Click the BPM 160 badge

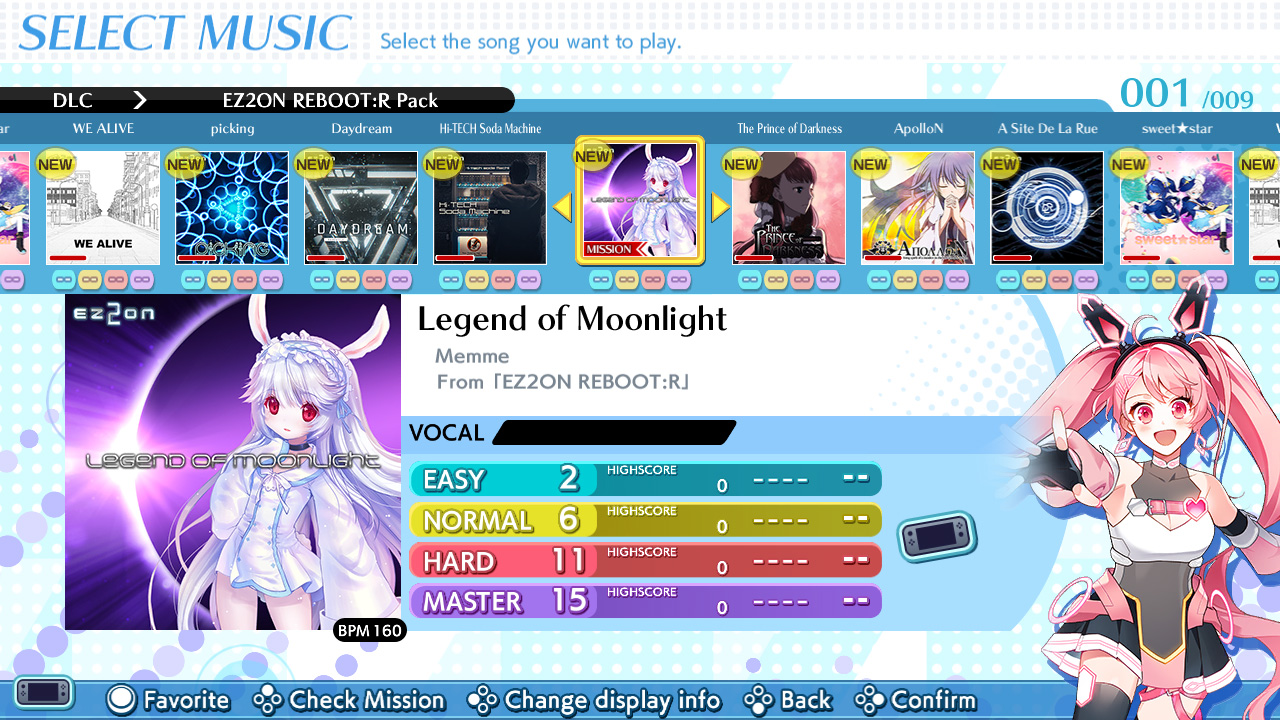[x=370, y=631]
